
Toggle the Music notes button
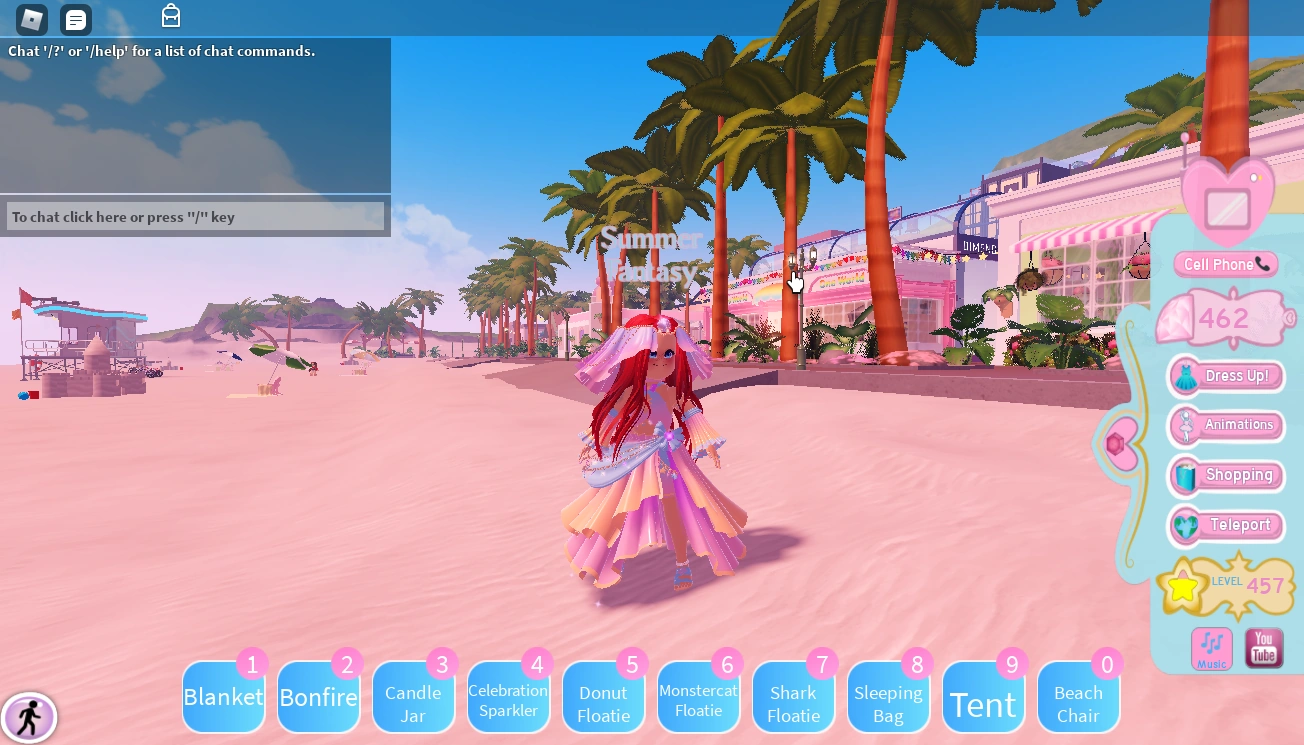pos(1211,648)
